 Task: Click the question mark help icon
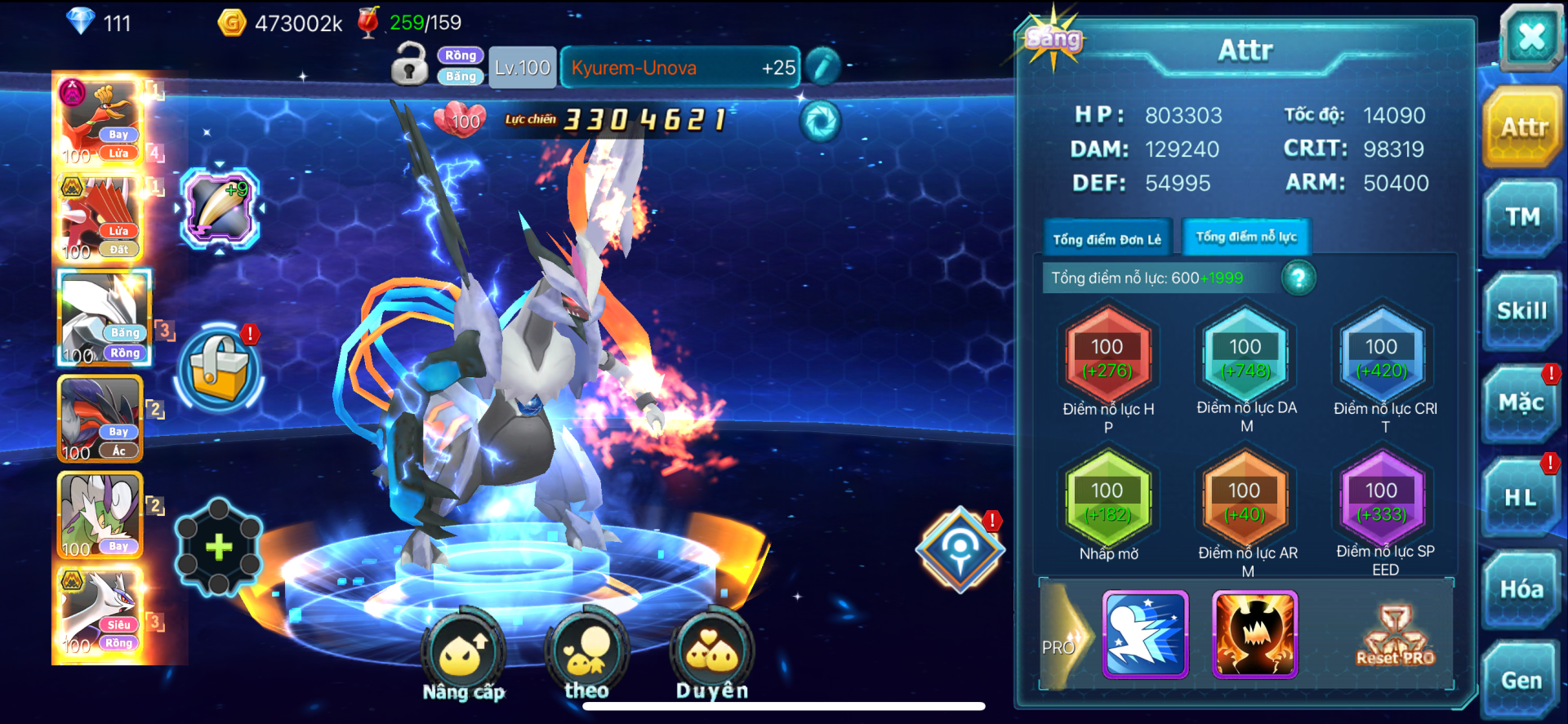click(1298, 278)
